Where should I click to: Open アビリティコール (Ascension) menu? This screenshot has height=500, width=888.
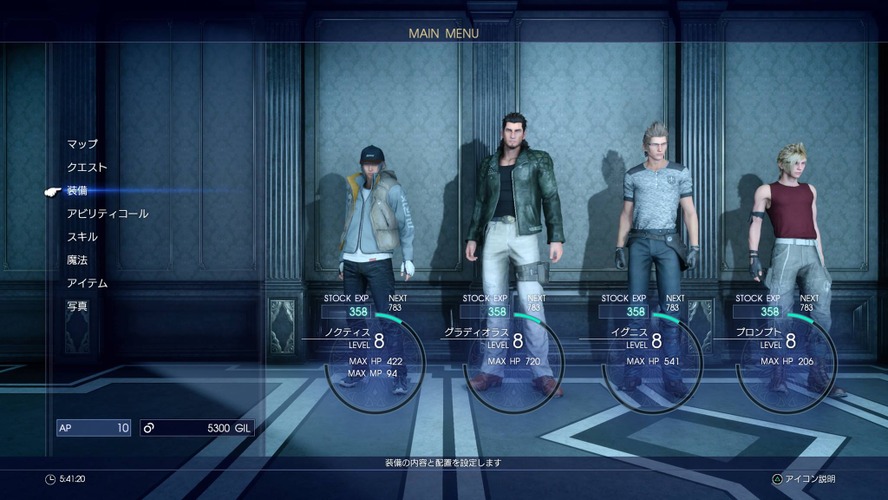point(107,214)
